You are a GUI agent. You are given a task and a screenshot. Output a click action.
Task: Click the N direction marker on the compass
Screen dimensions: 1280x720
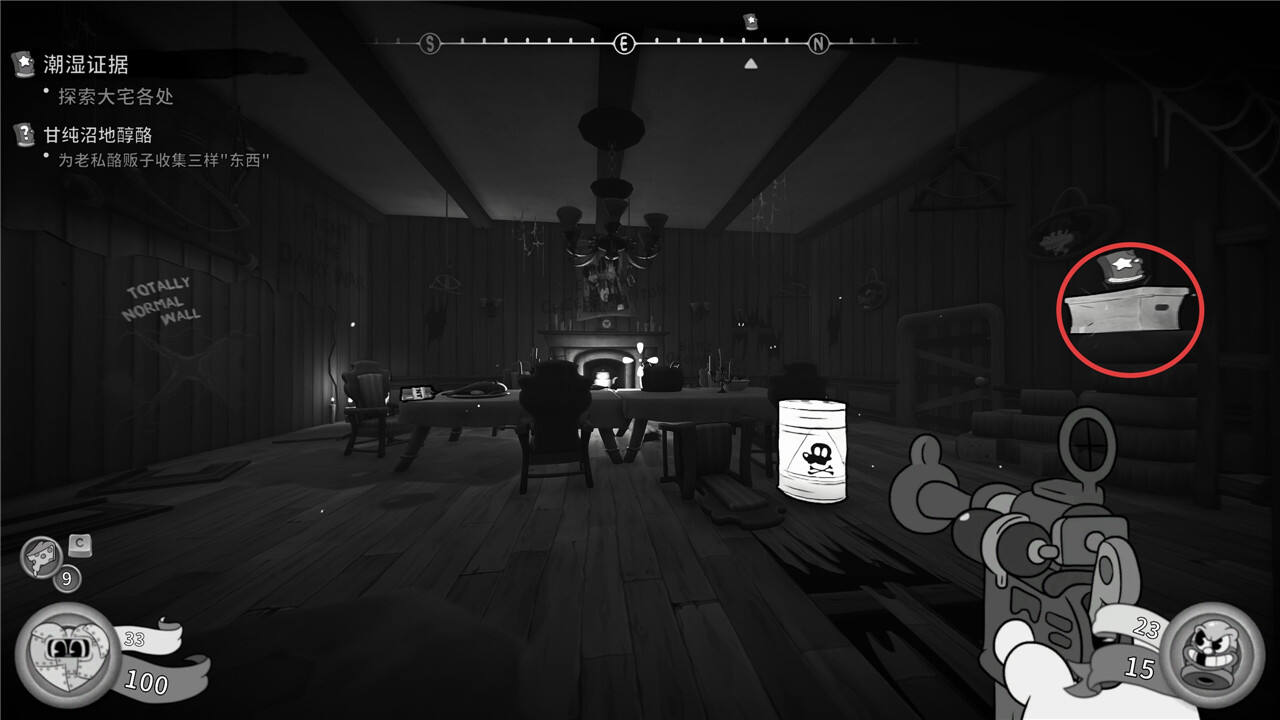pyautogui.click(x=819, y=43)
